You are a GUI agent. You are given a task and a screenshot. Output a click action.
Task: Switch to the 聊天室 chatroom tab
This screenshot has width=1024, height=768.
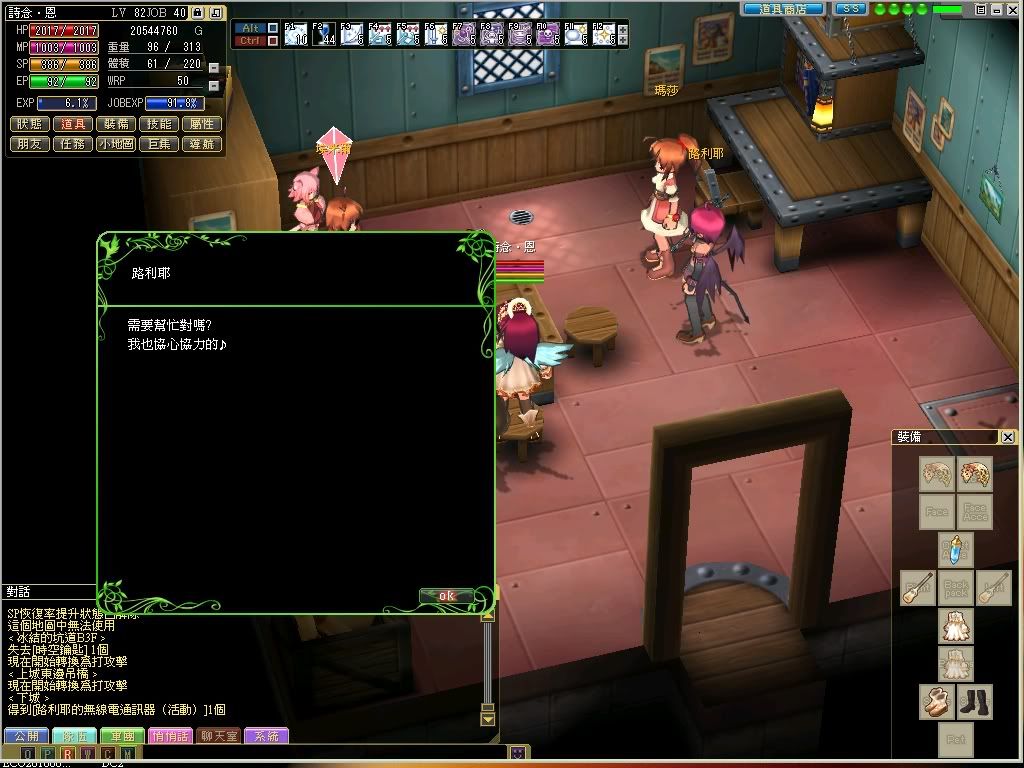tap(217, 736)
